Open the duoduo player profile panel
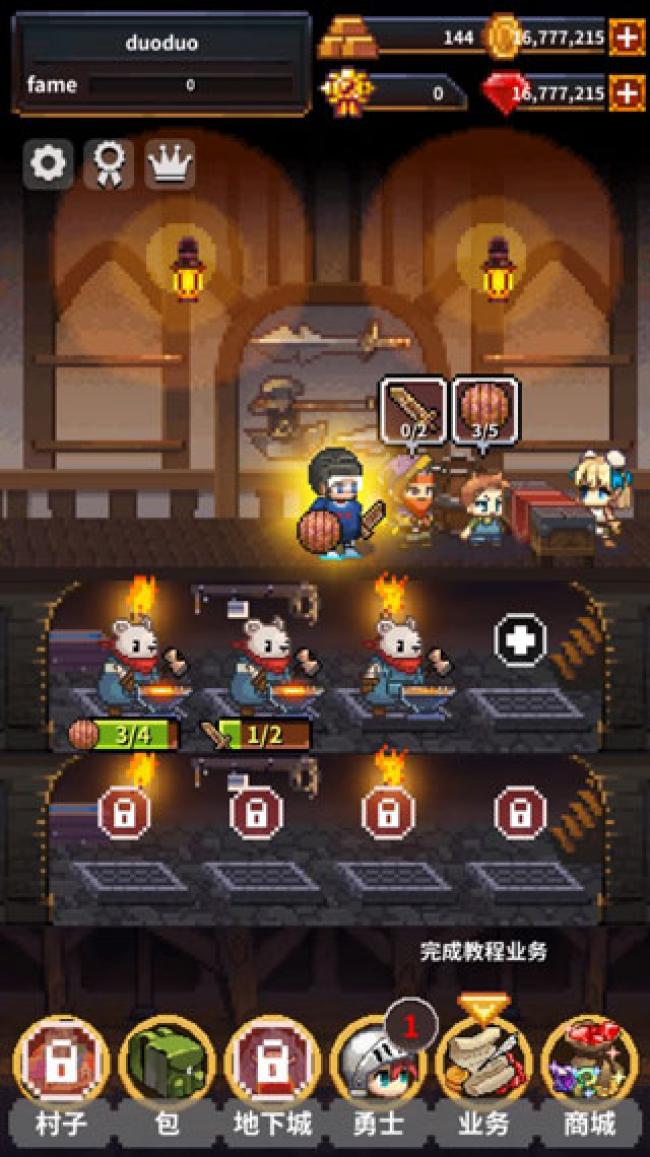 (161, 64)
